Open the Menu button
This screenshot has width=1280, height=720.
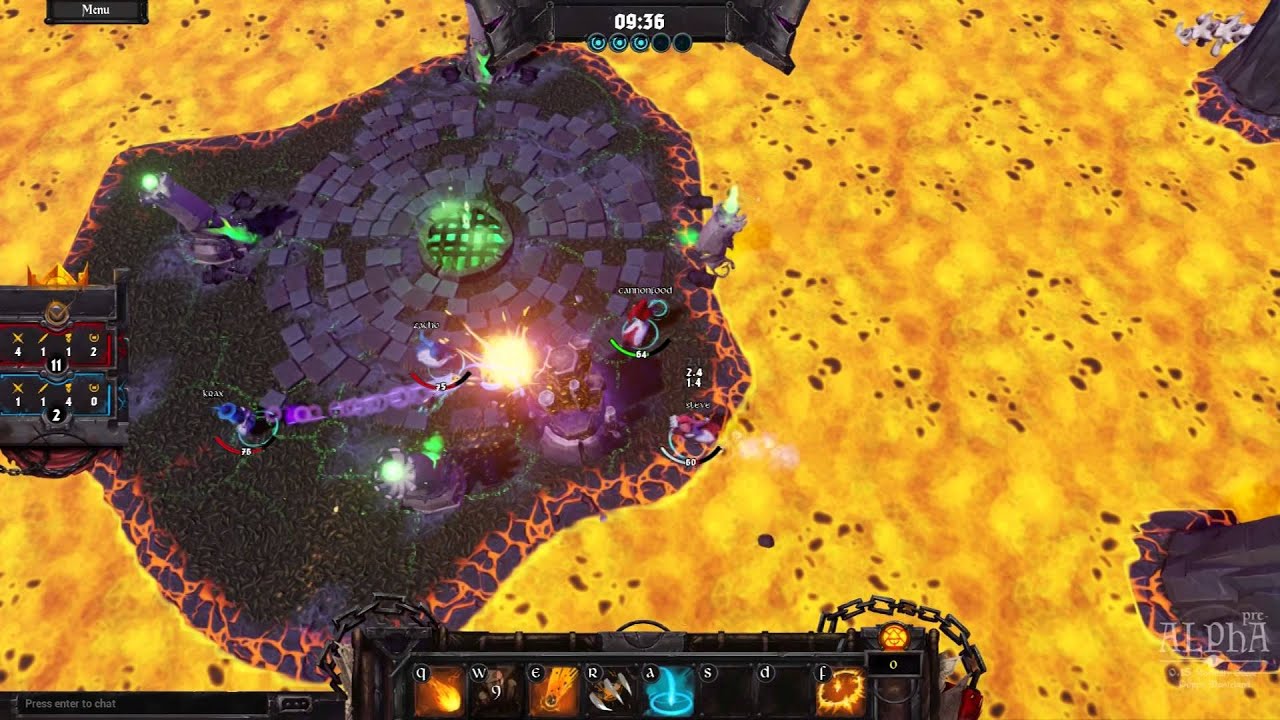96,10
